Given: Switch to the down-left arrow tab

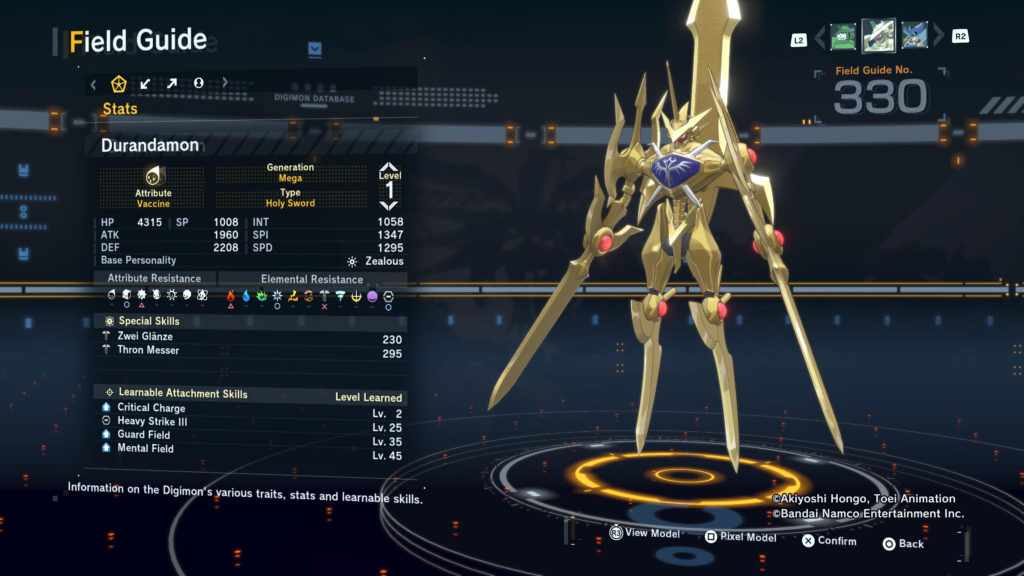Looking at the screenshot, I should (145, 83).
